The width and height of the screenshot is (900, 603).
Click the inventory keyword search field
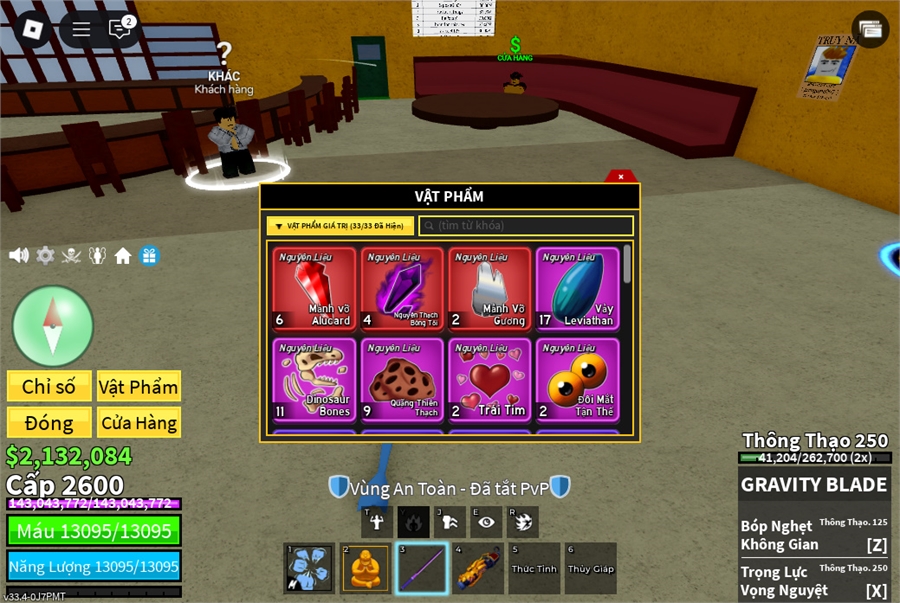tap(526, 226)
